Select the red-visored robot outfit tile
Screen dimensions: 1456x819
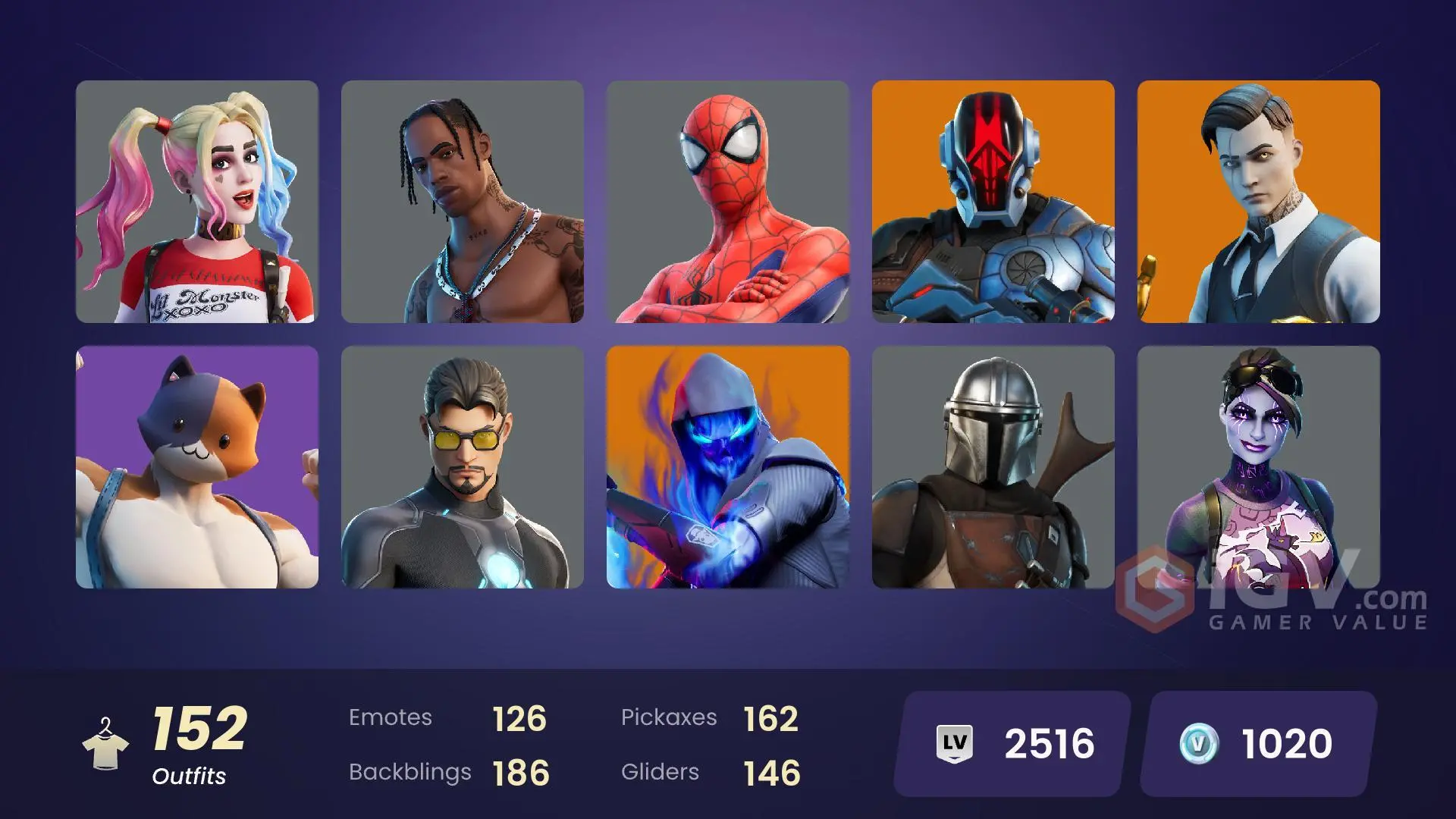coord(993,202)
